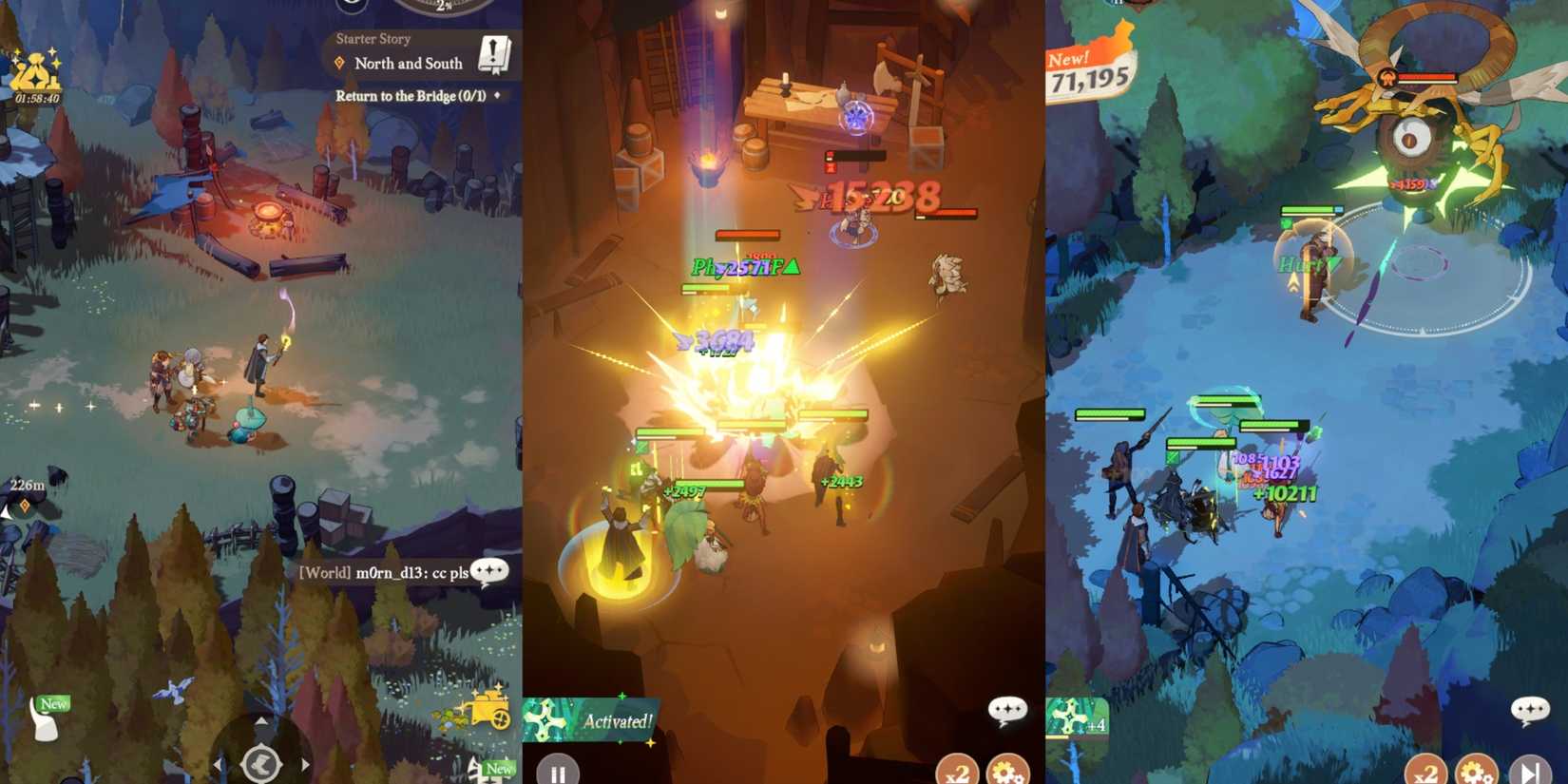
Task: Select the North and South quest entry
Action: pos(407,63)
